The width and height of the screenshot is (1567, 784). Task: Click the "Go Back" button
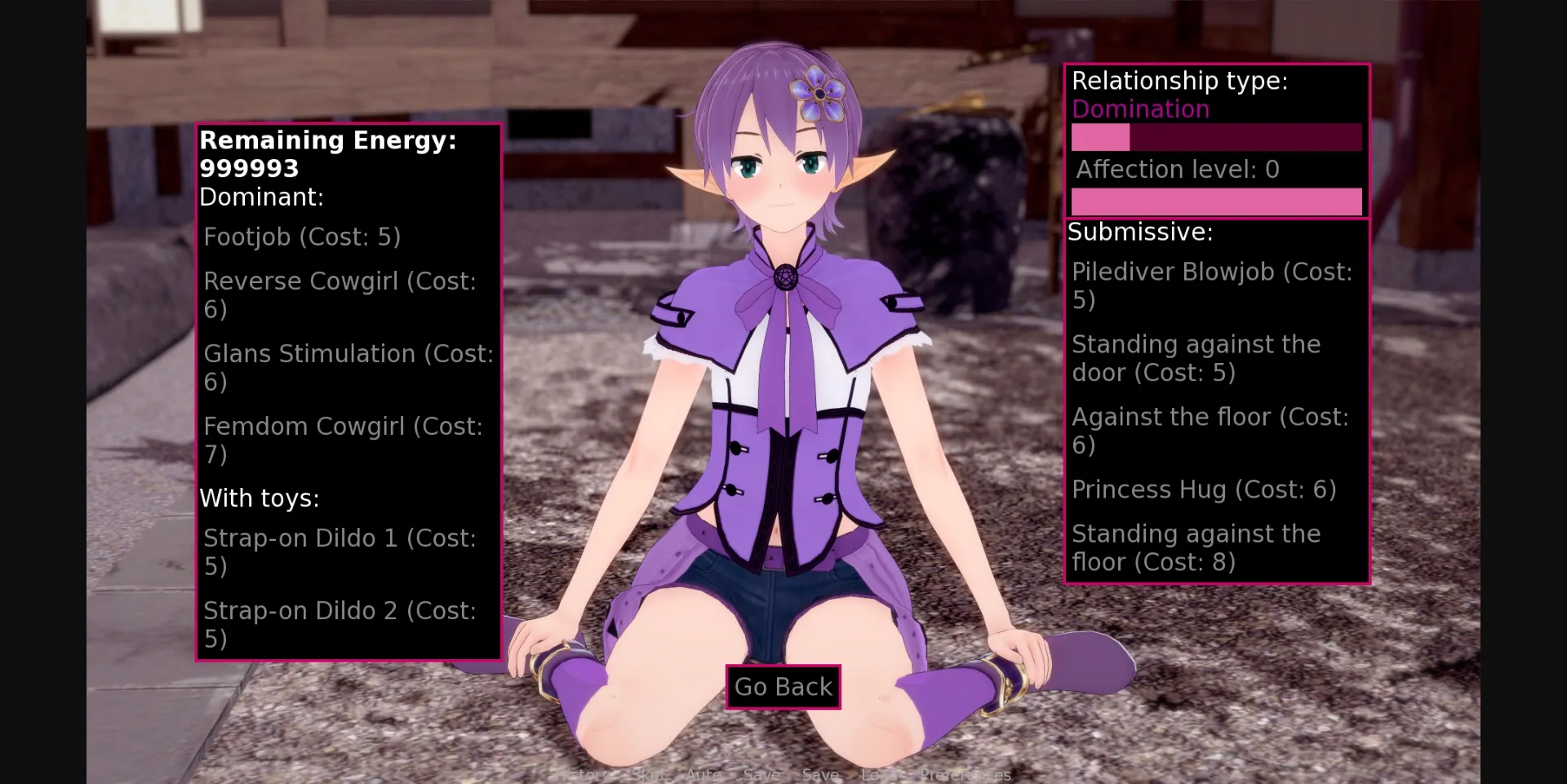click(782, 686)
